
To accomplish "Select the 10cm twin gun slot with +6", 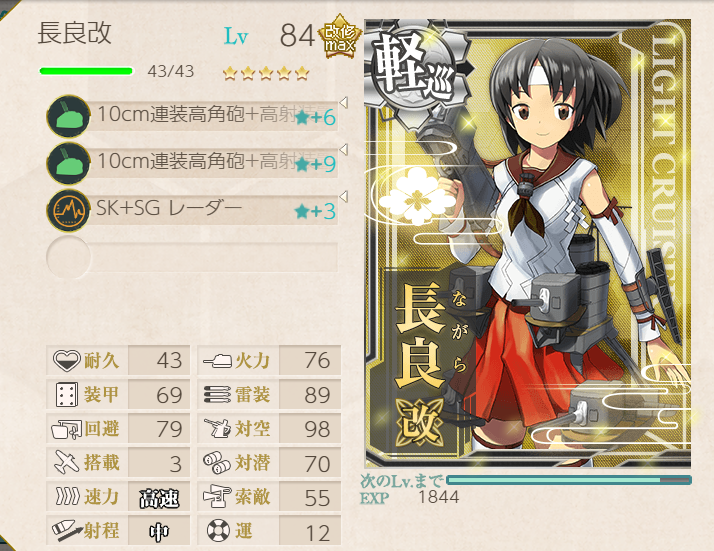I will point(195,117).
